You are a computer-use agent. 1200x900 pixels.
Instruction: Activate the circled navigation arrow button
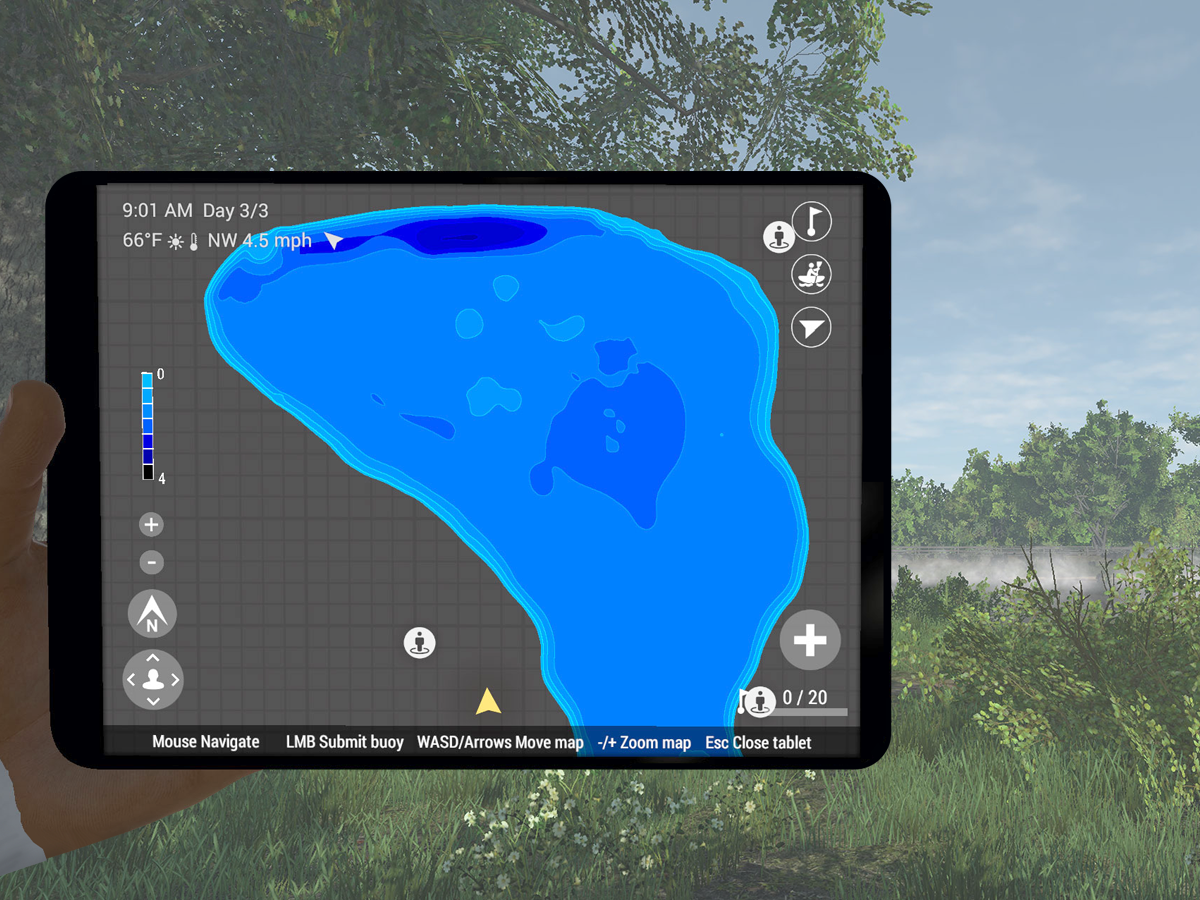(811, 327)
